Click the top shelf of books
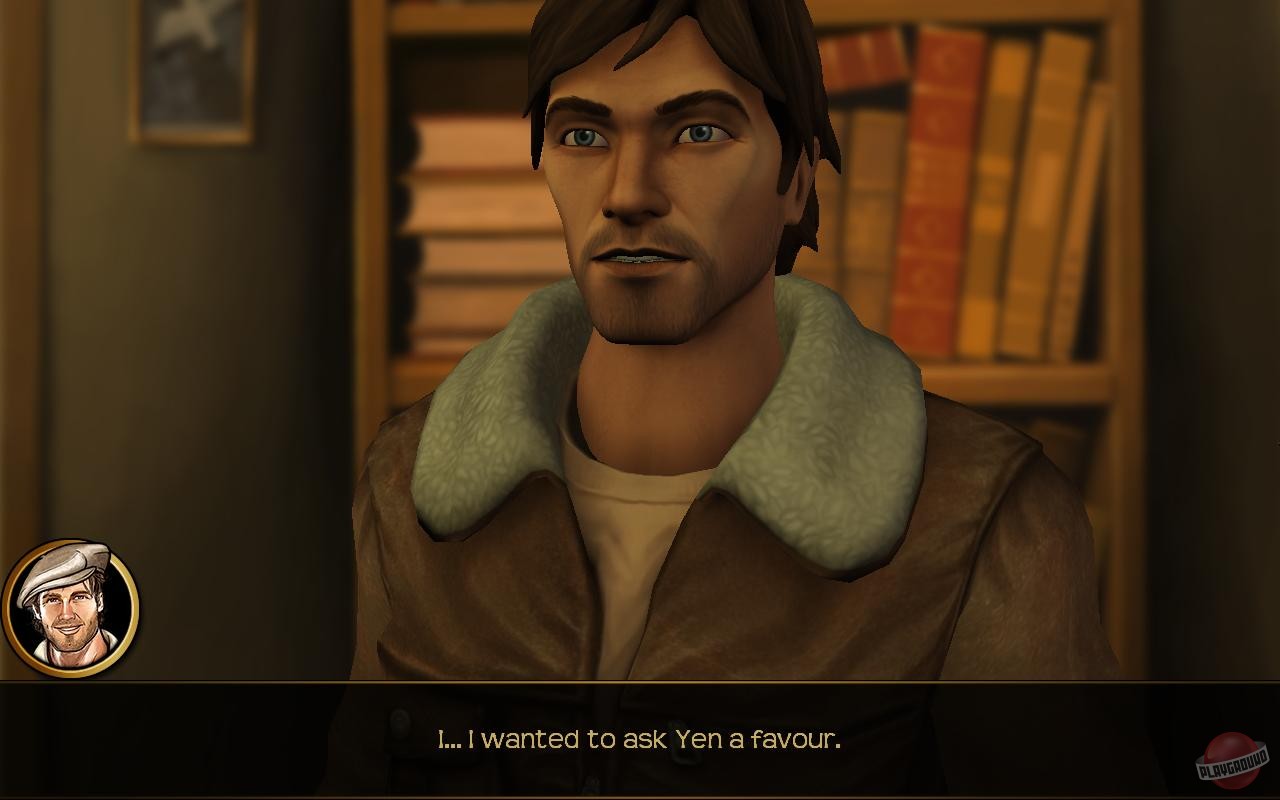 [1000, 60]
